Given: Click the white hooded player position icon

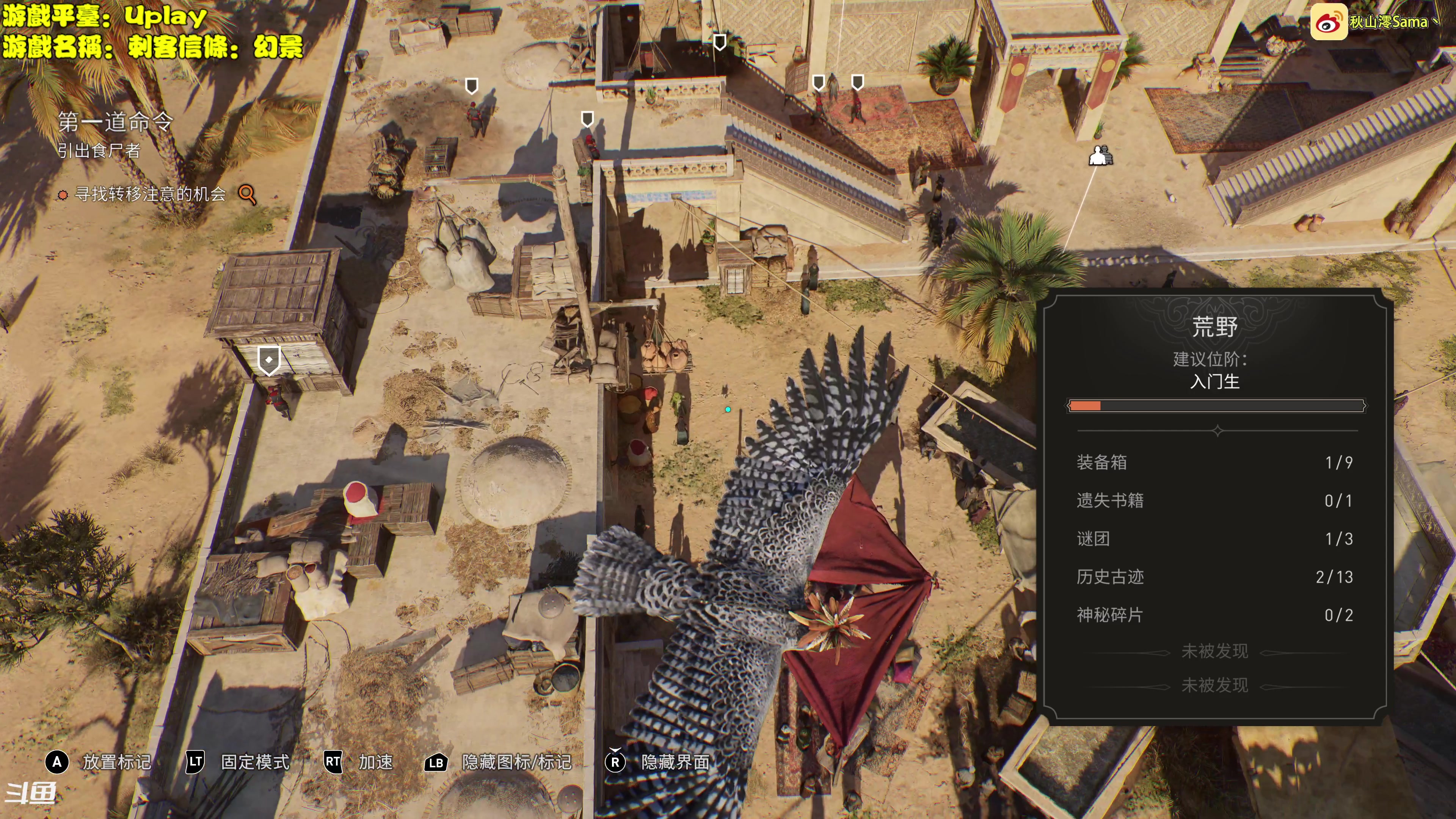Looking at the screenshot, I should point(1100,155).
